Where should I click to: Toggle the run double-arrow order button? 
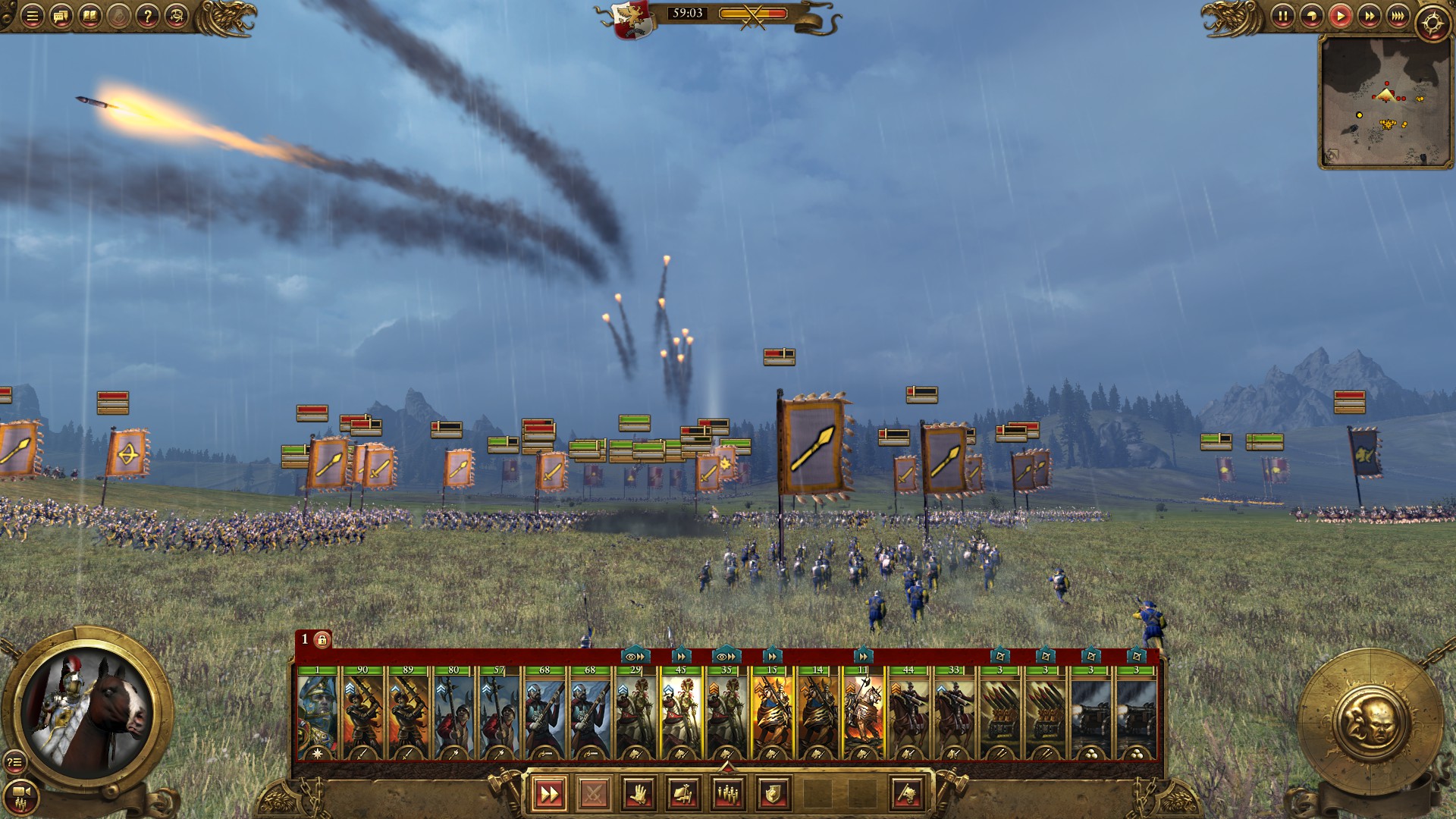click(548, 794)
